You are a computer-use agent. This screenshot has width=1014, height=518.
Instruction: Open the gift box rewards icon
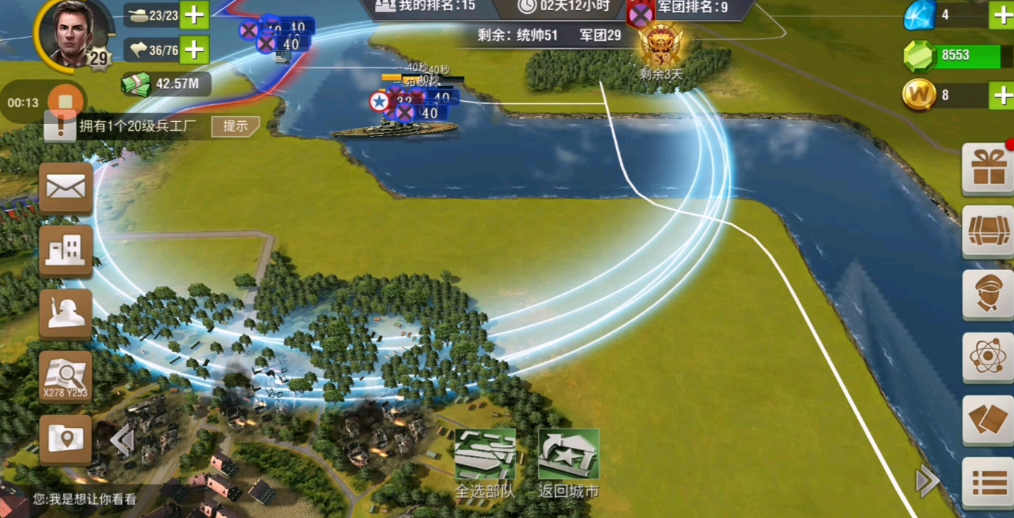(988, 169)
